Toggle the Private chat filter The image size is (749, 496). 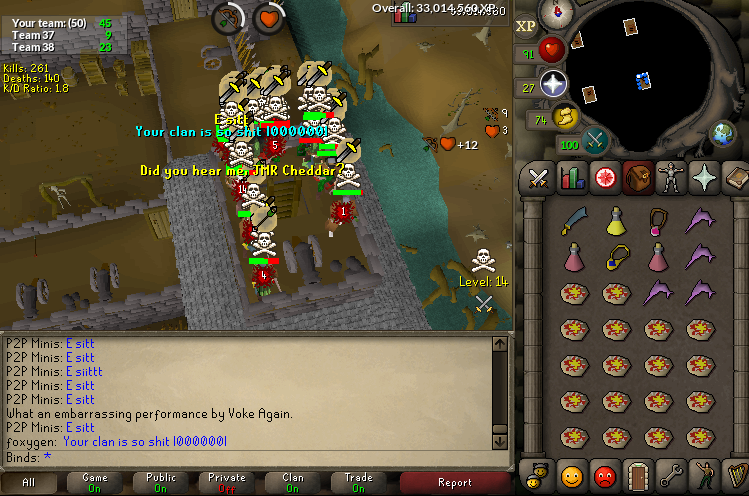227,482
